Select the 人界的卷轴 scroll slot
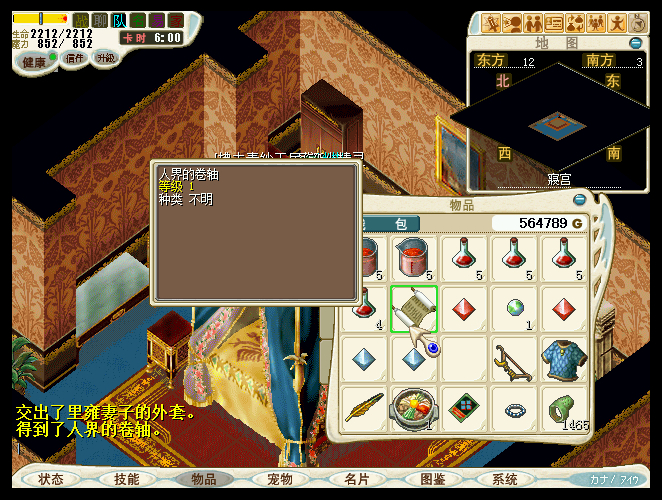662x500 pixels. tap(414, 308)
